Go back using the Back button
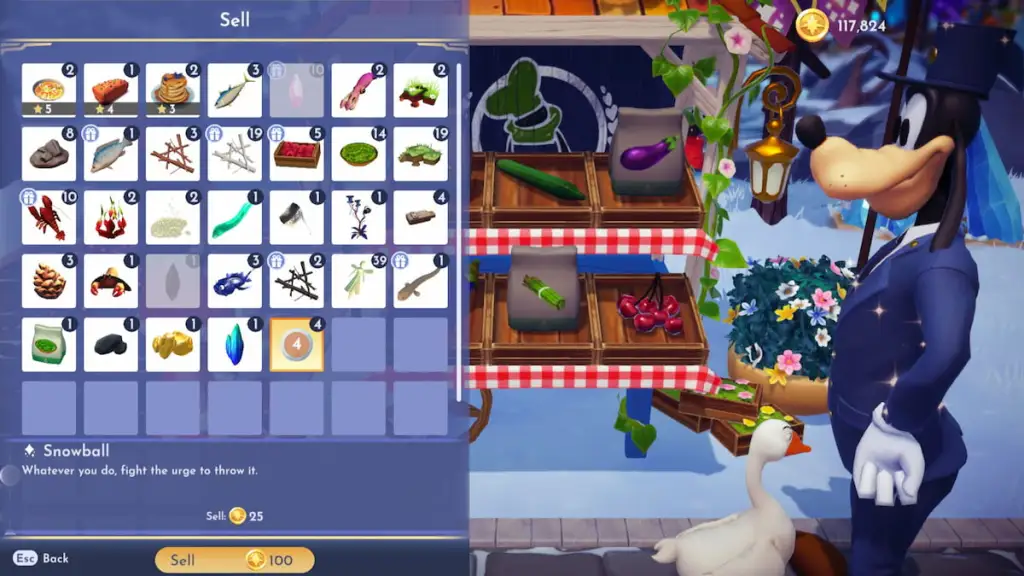The height and width of the screenshot is (576, 1024). pyautogui.click(x=42, y=559)
